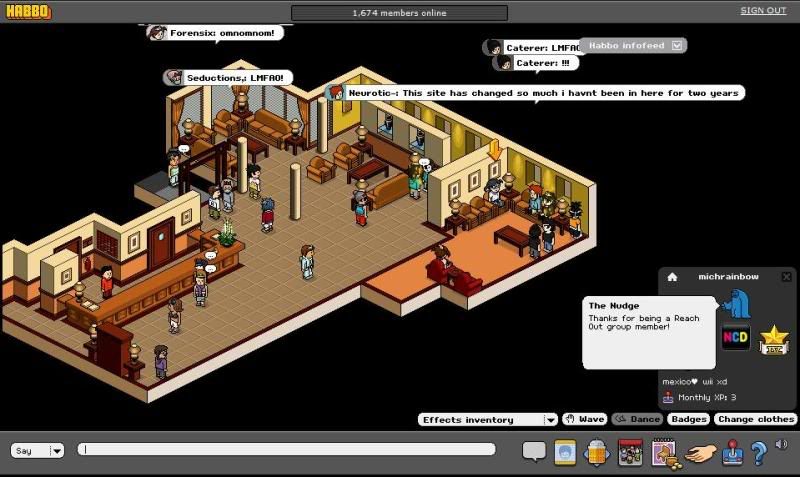Choose Change clothes

click(755, 420)
